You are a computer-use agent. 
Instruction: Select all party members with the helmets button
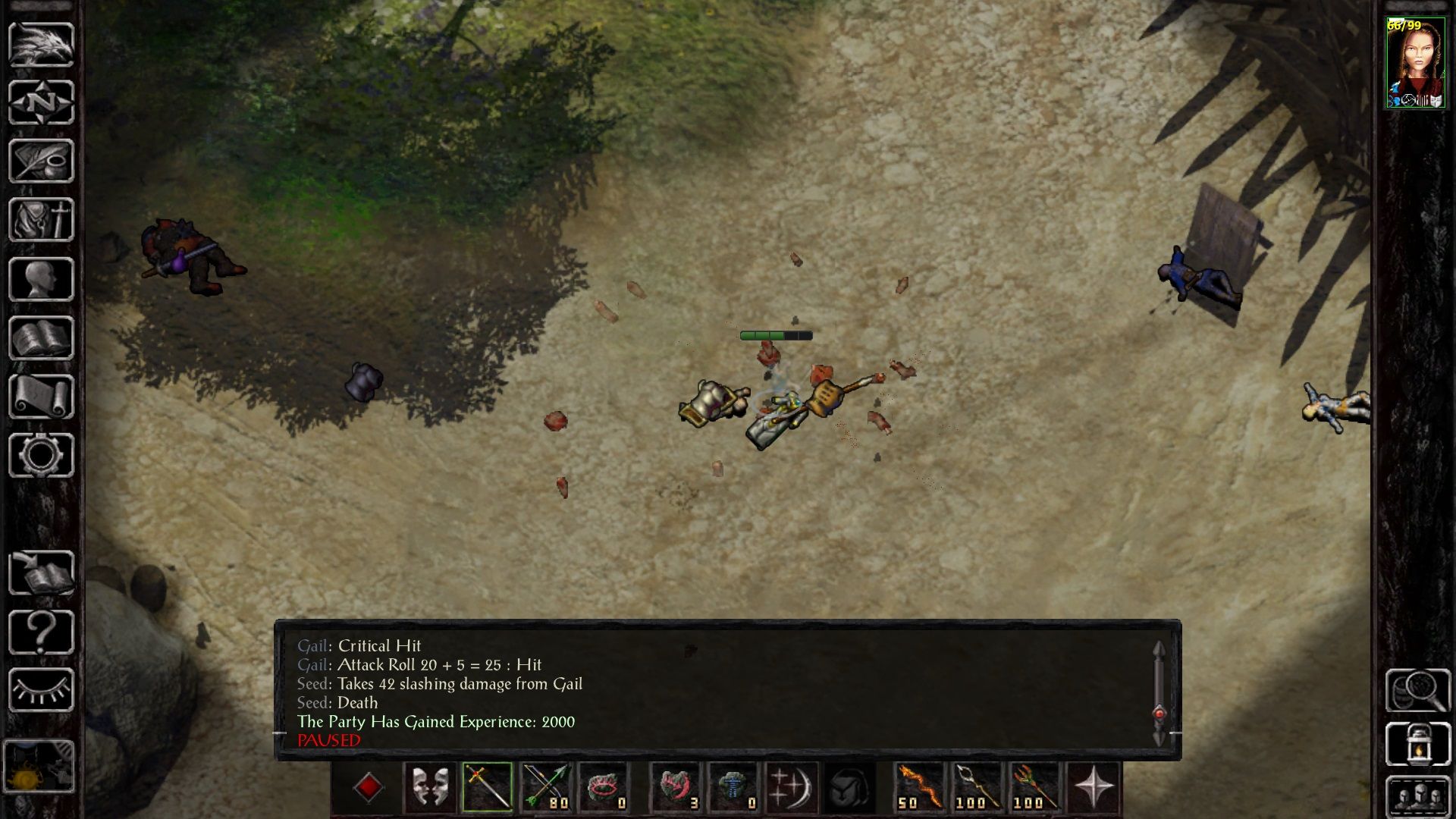point(1417,796)
